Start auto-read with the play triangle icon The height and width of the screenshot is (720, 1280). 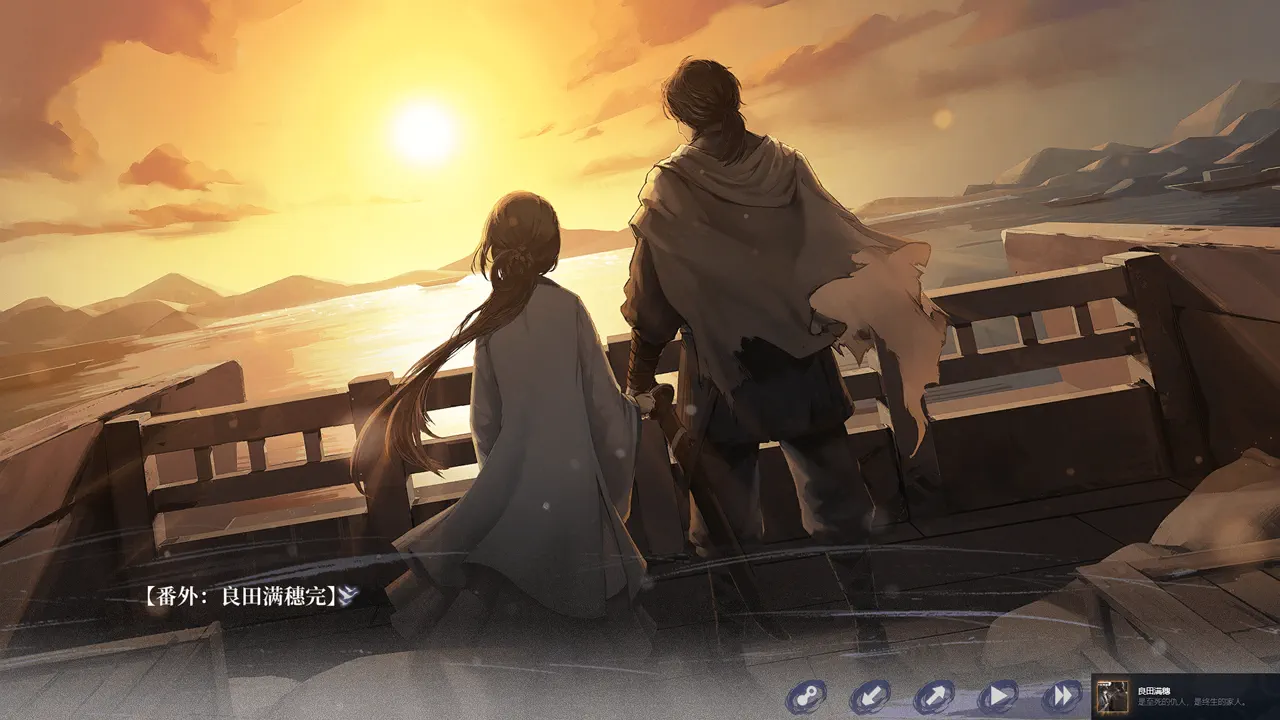998,696
